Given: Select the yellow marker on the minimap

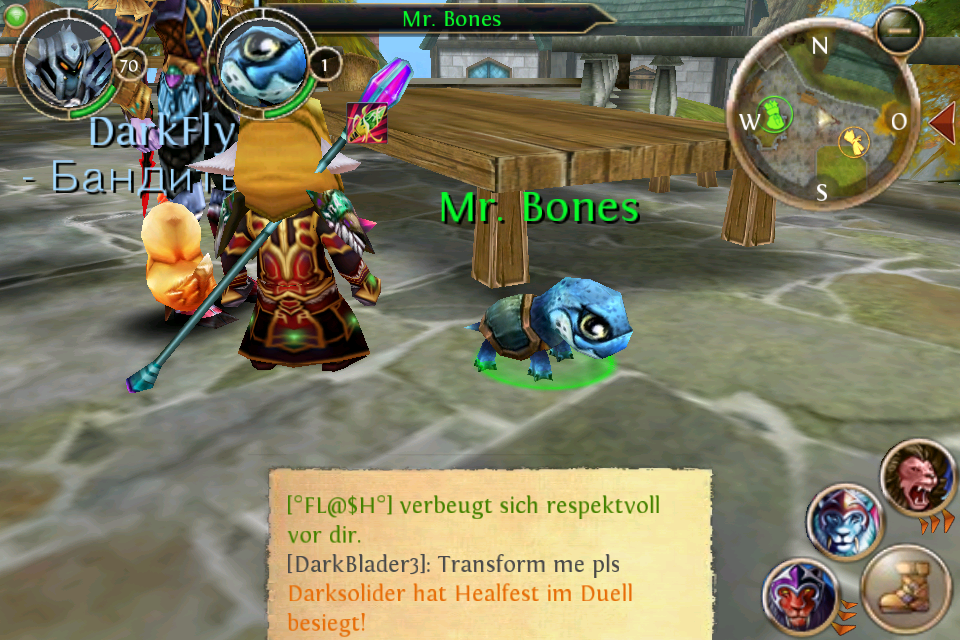Looking at the screenshot, I should point(853,141).
